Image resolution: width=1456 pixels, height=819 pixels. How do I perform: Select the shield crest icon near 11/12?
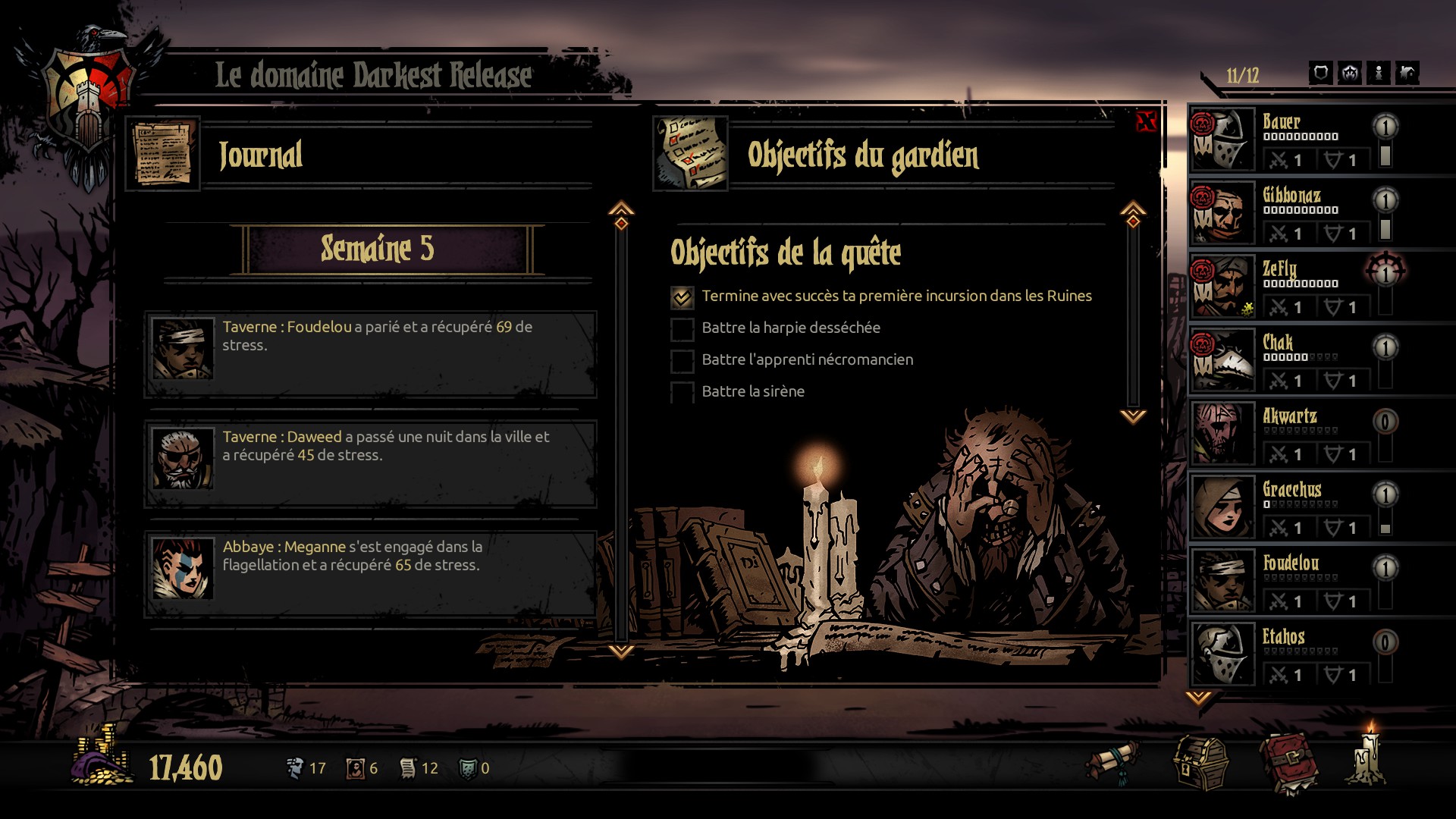click(1321, 71)
